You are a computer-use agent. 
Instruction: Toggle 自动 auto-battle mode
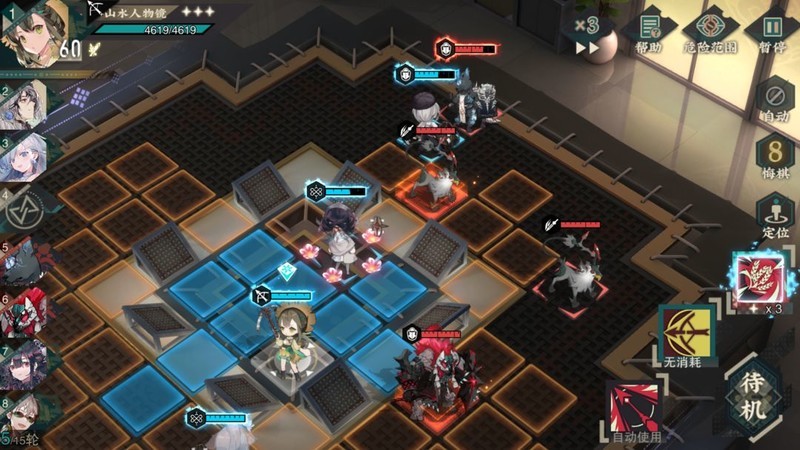(775, 100)
